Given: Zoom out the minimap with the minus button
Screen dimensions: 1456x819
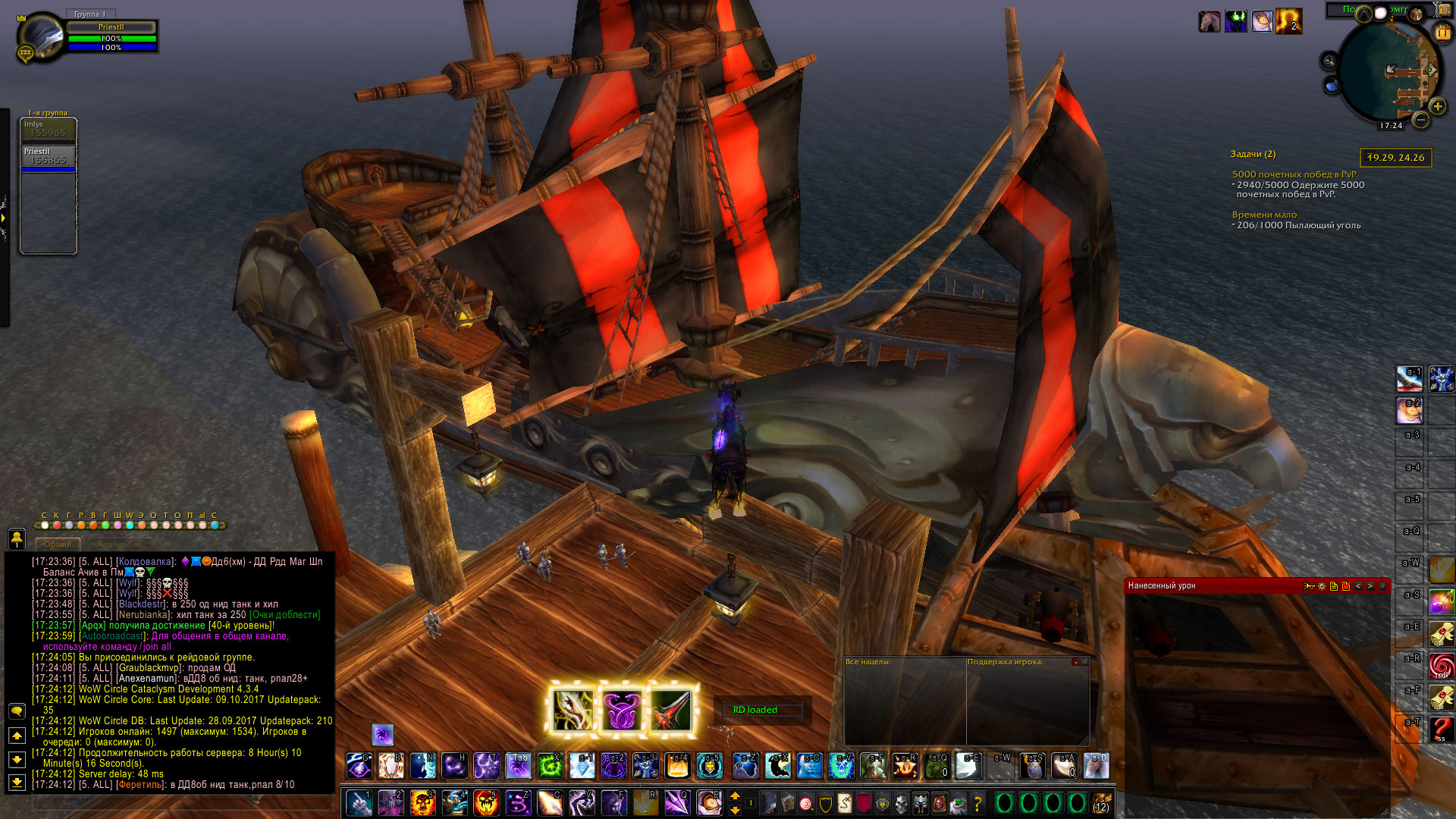Looking at the screenshot, I should click(1421, 120).
